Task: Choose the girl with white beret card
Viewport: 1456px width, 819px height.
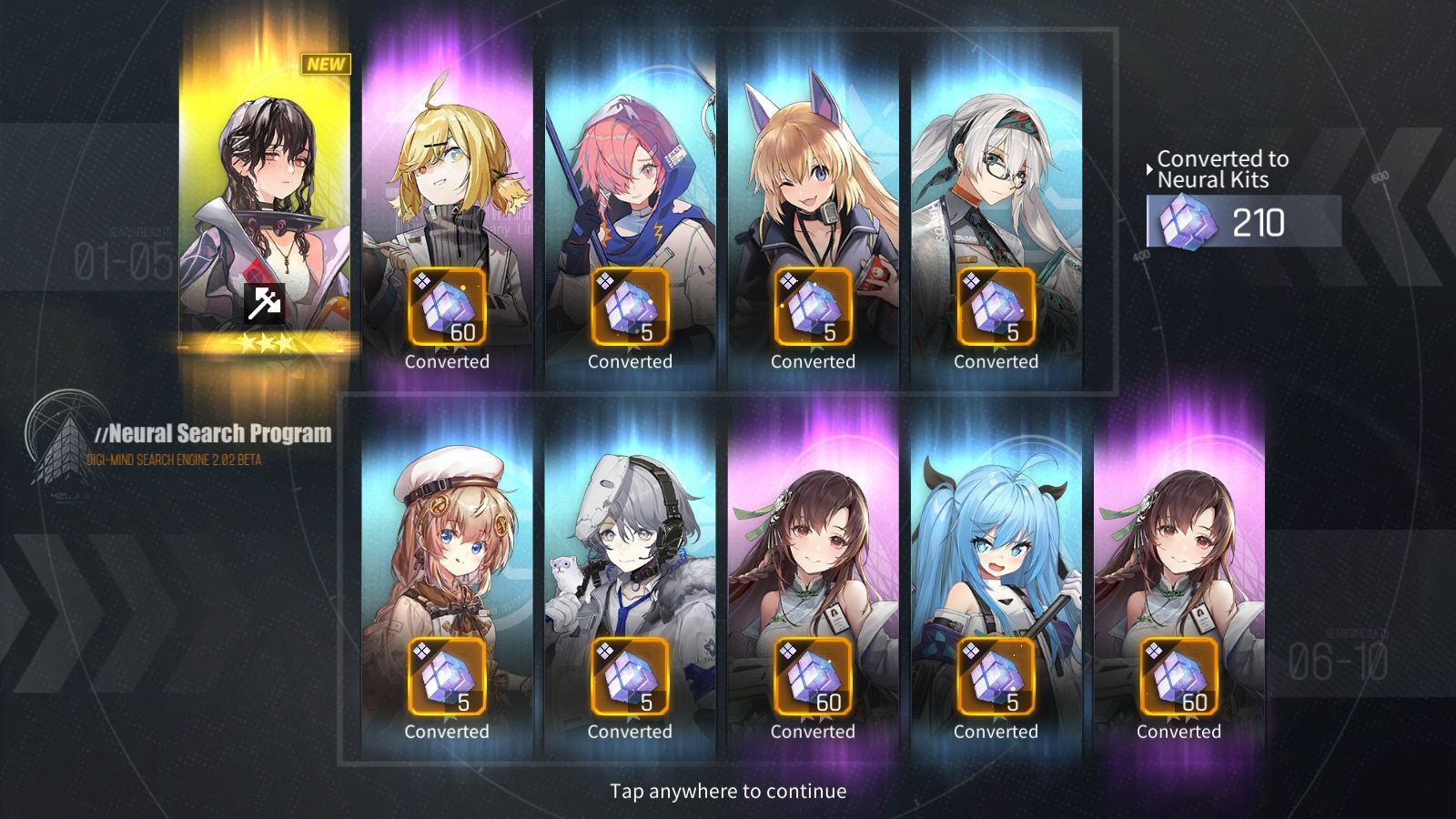Action: [447, 555]
